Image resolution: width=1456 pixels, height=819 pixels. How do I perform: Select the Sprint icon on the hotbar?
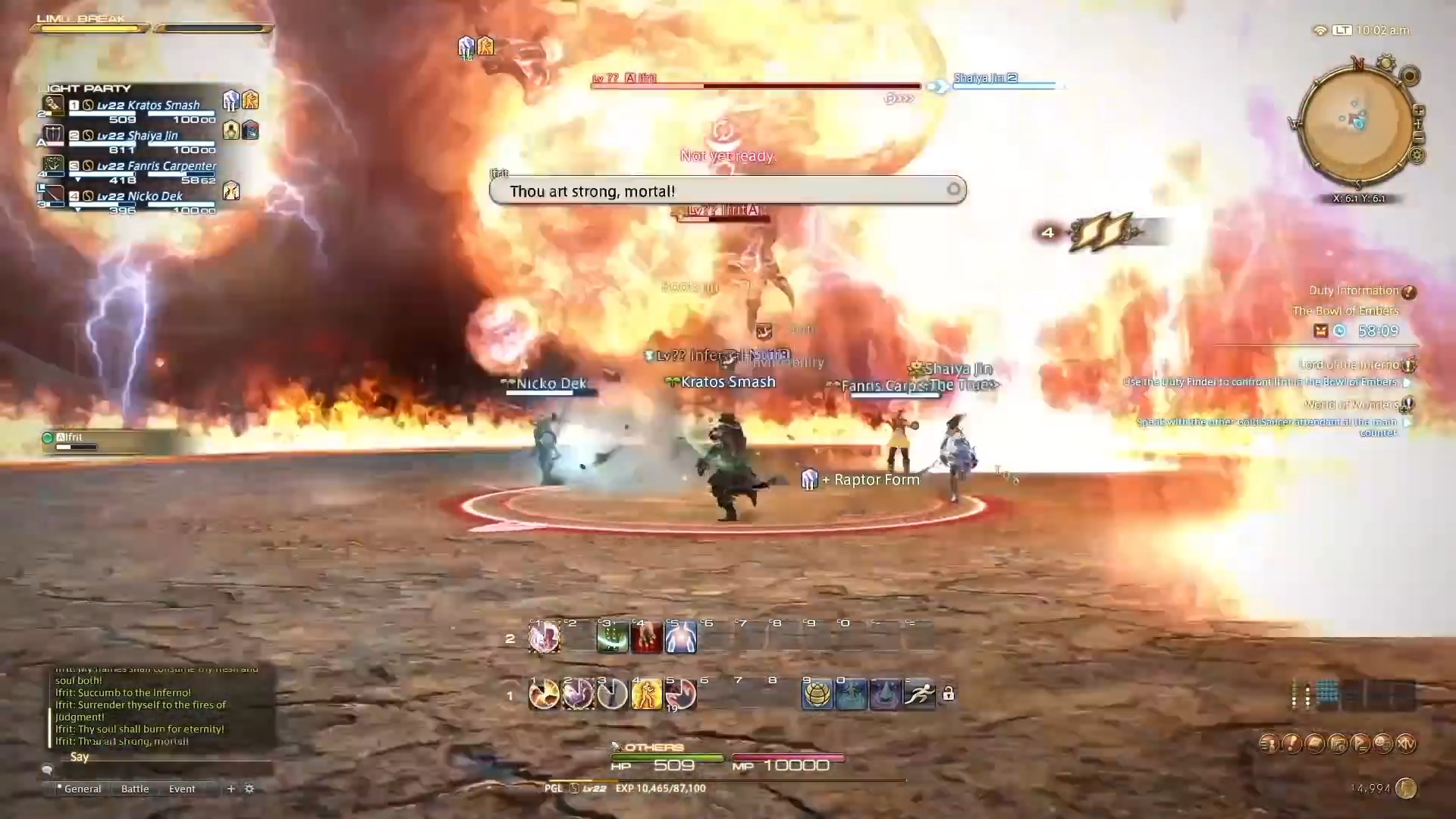click(918, 693)
